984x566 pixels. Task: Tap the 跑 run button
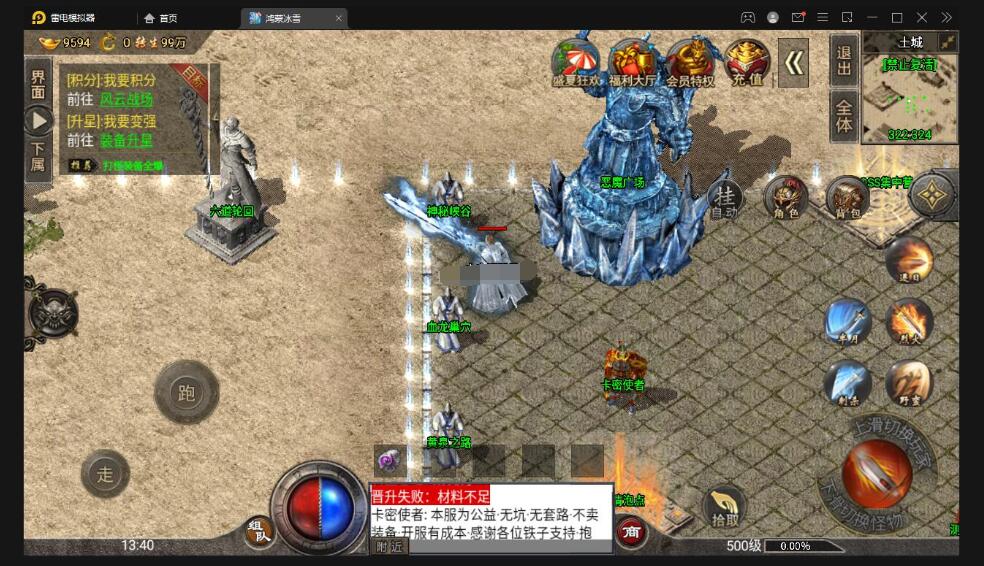[x=186, y=393]
